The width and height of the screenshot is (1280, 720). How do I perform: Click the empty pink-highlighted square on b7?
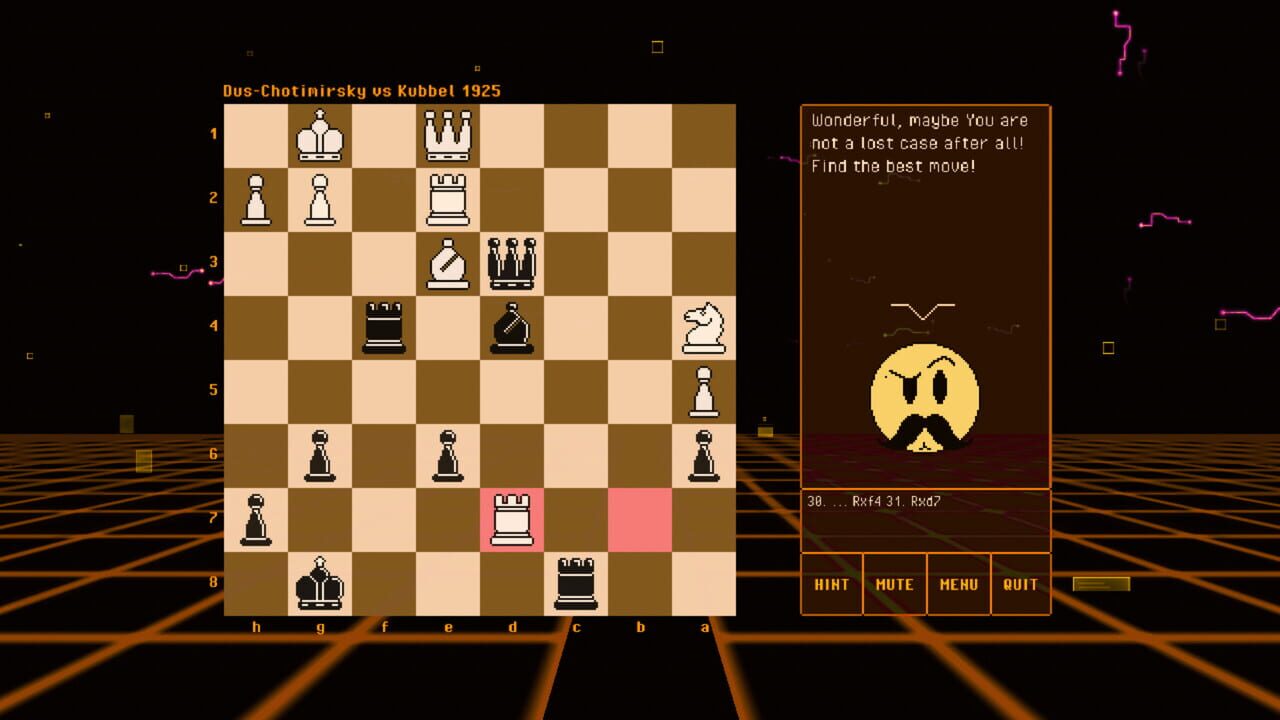point(641,519)
